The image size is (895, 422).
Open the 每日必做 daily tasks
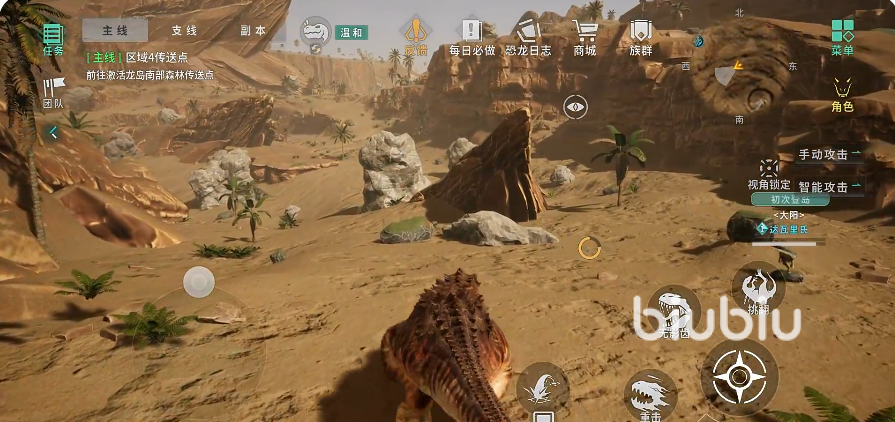pyautogui.click(x=472, y=37)
